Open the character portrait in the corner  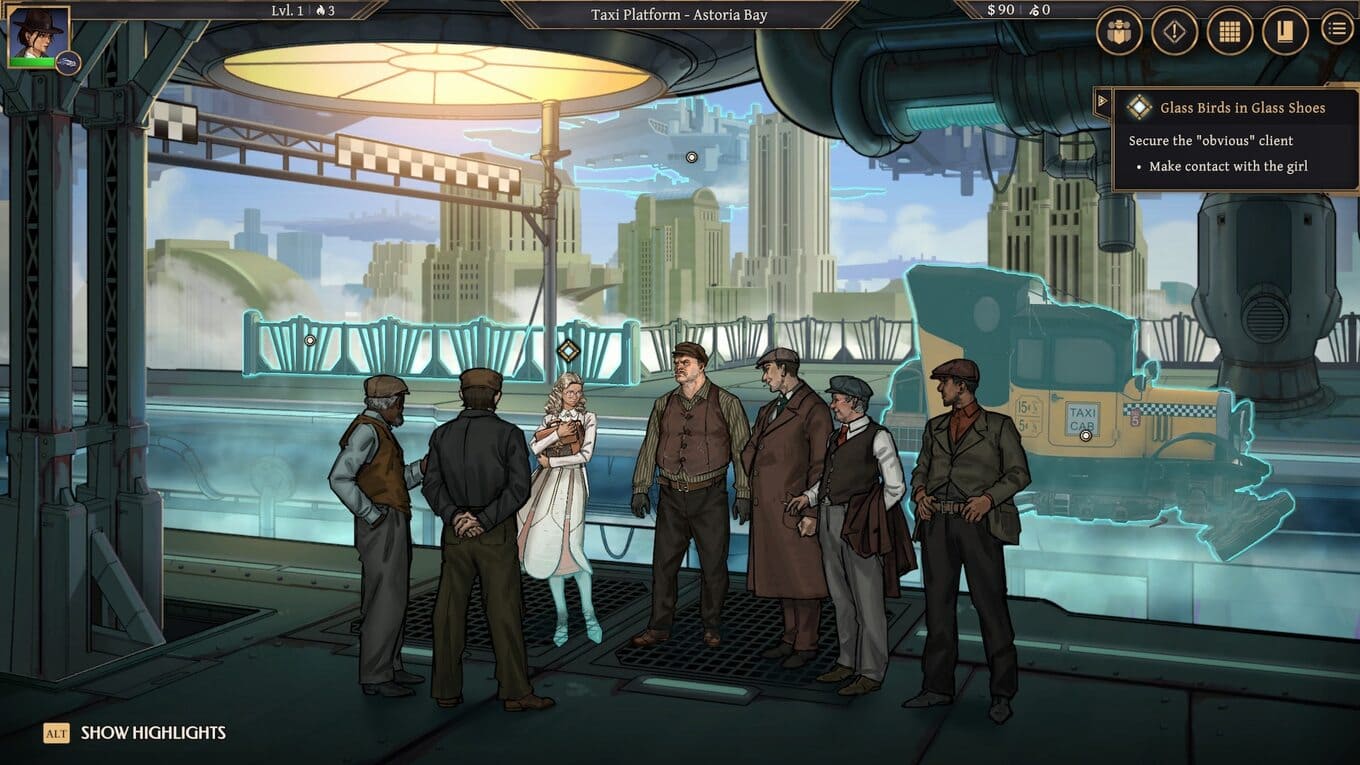coord(38,35)
